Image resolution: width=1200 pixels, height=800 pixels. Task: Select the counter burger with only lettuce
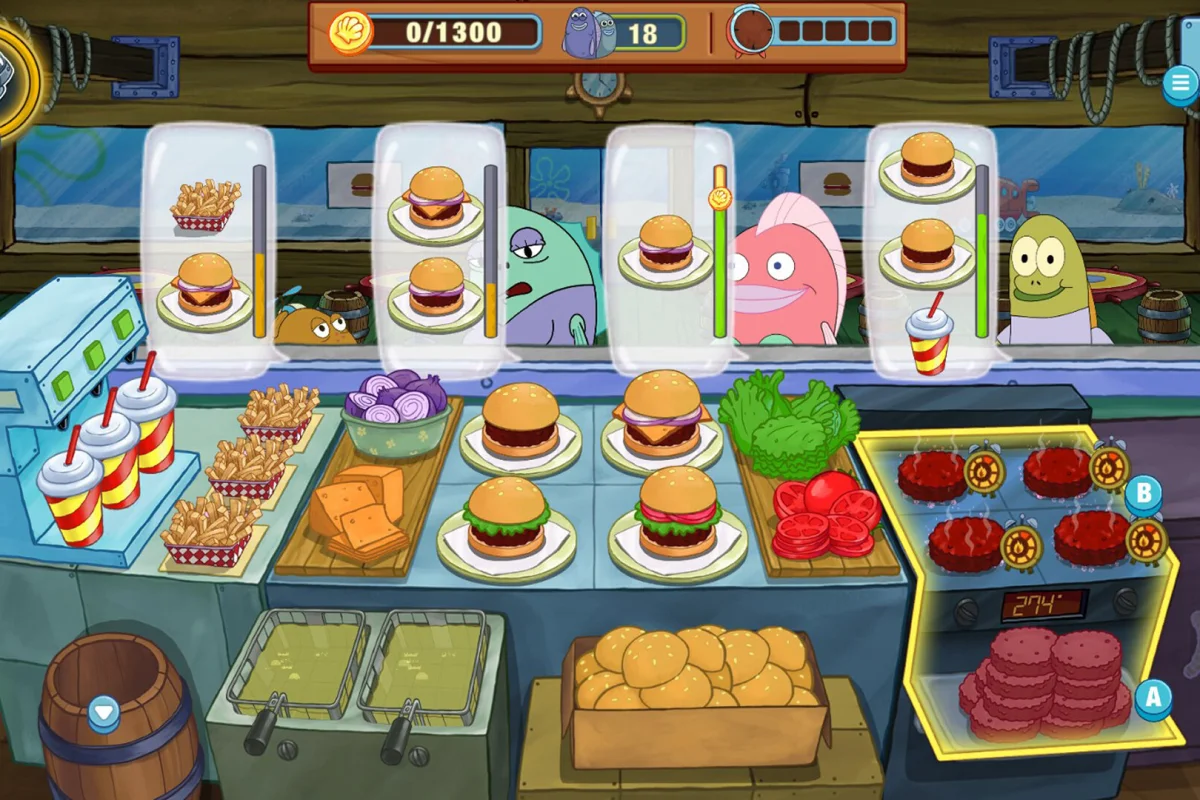[x=507, y=520]
